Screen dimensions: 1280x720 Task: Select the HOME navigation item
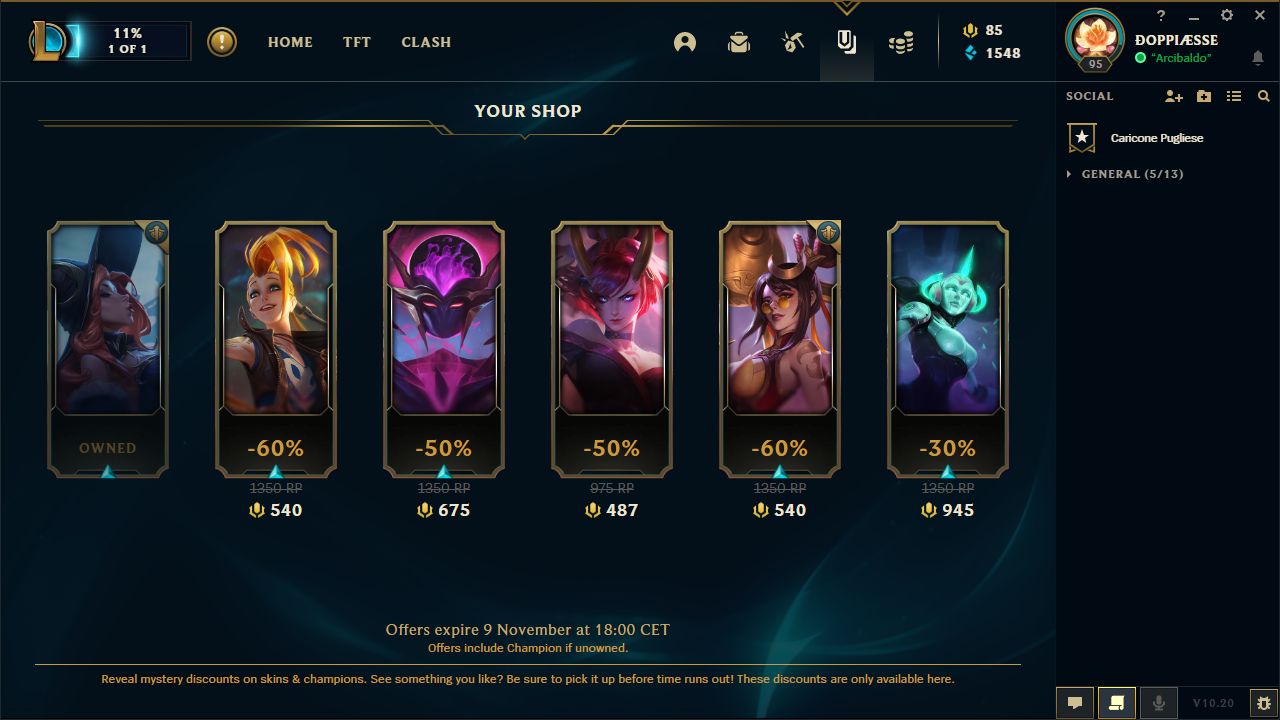pyautogui.click(x=289, y=42)
